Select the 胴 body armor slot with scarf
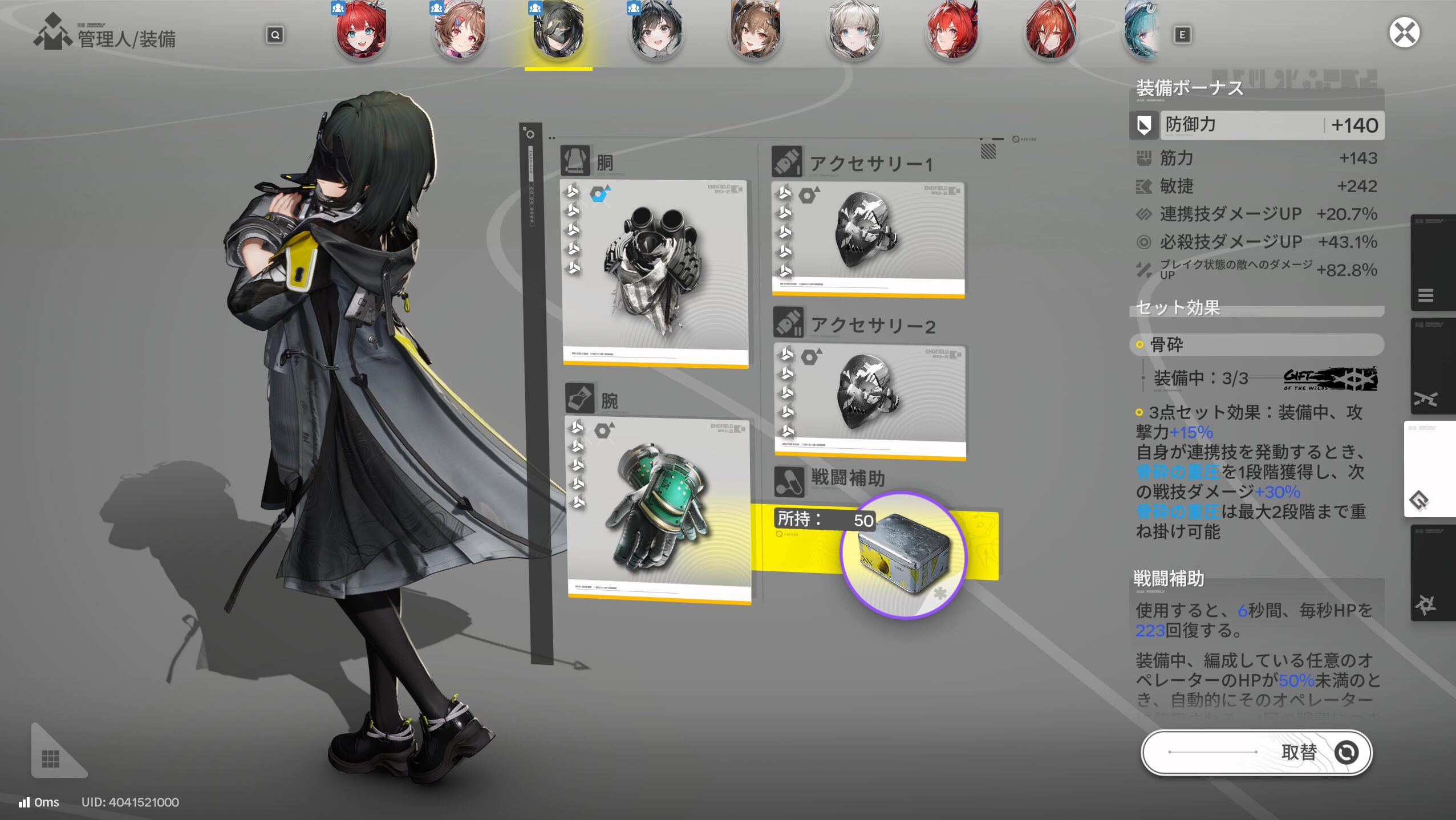This screenshot has height=820, width=1456. tap(655, 273)
